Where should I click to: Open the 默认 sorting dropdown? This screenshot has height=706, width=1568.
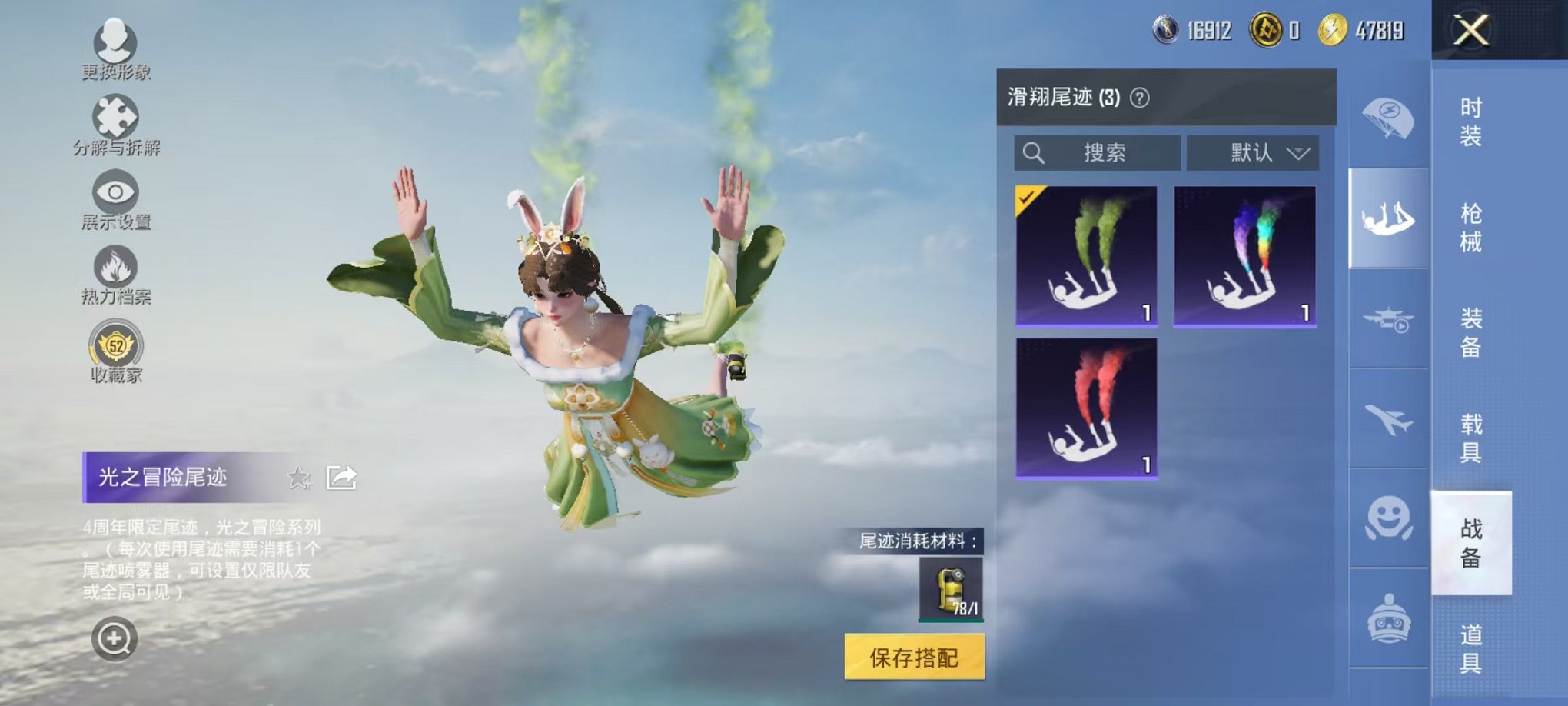click(x=1253, y=153)
